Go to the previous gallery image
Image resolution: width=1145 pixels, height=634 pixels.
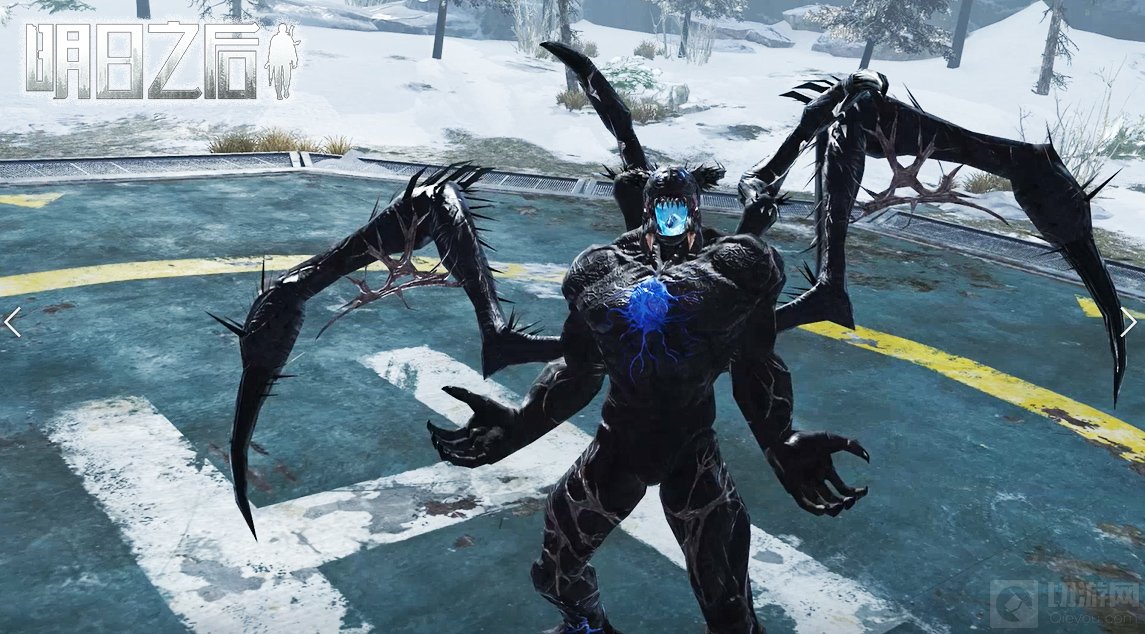click(x=12, y=322)
